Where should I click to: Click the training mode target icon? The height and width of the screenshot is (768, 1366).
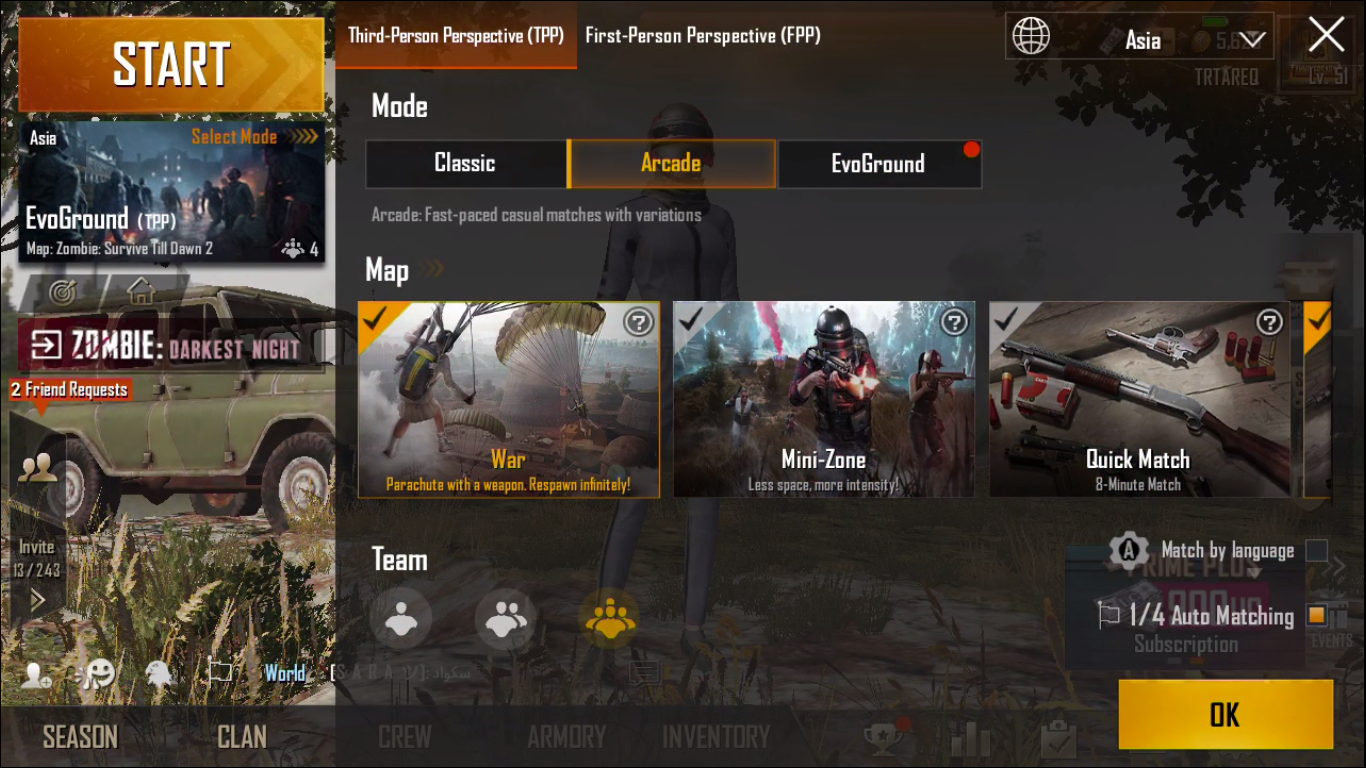coord(64,290)
